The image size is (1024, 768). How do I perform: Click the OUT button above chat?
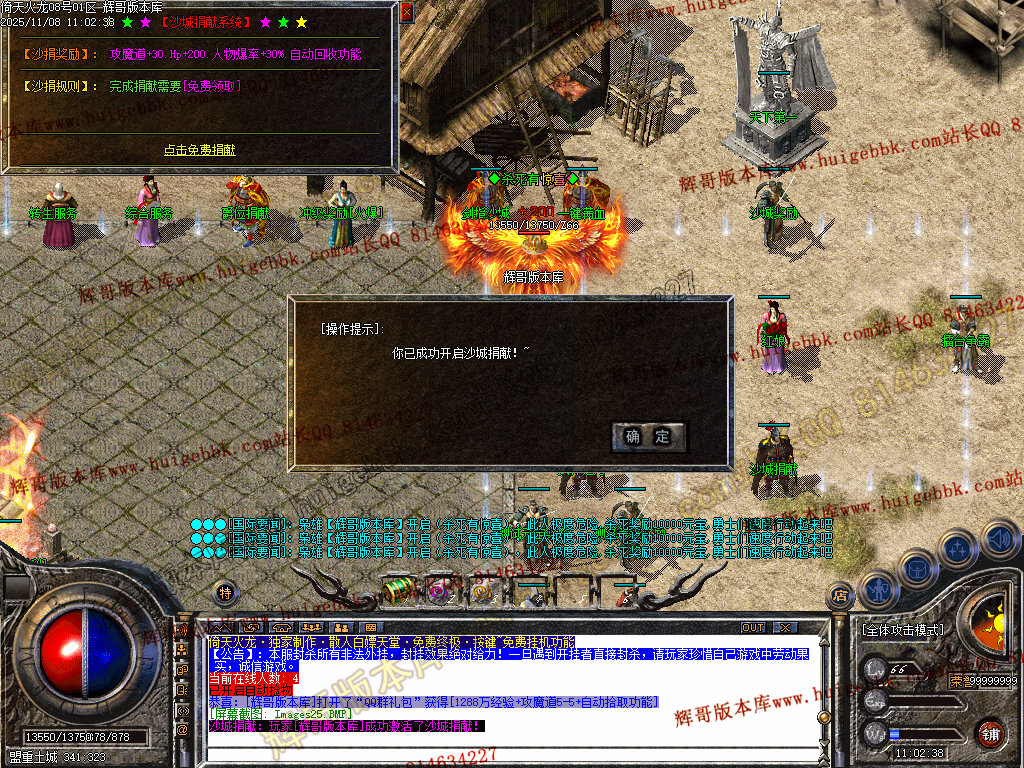753,628
